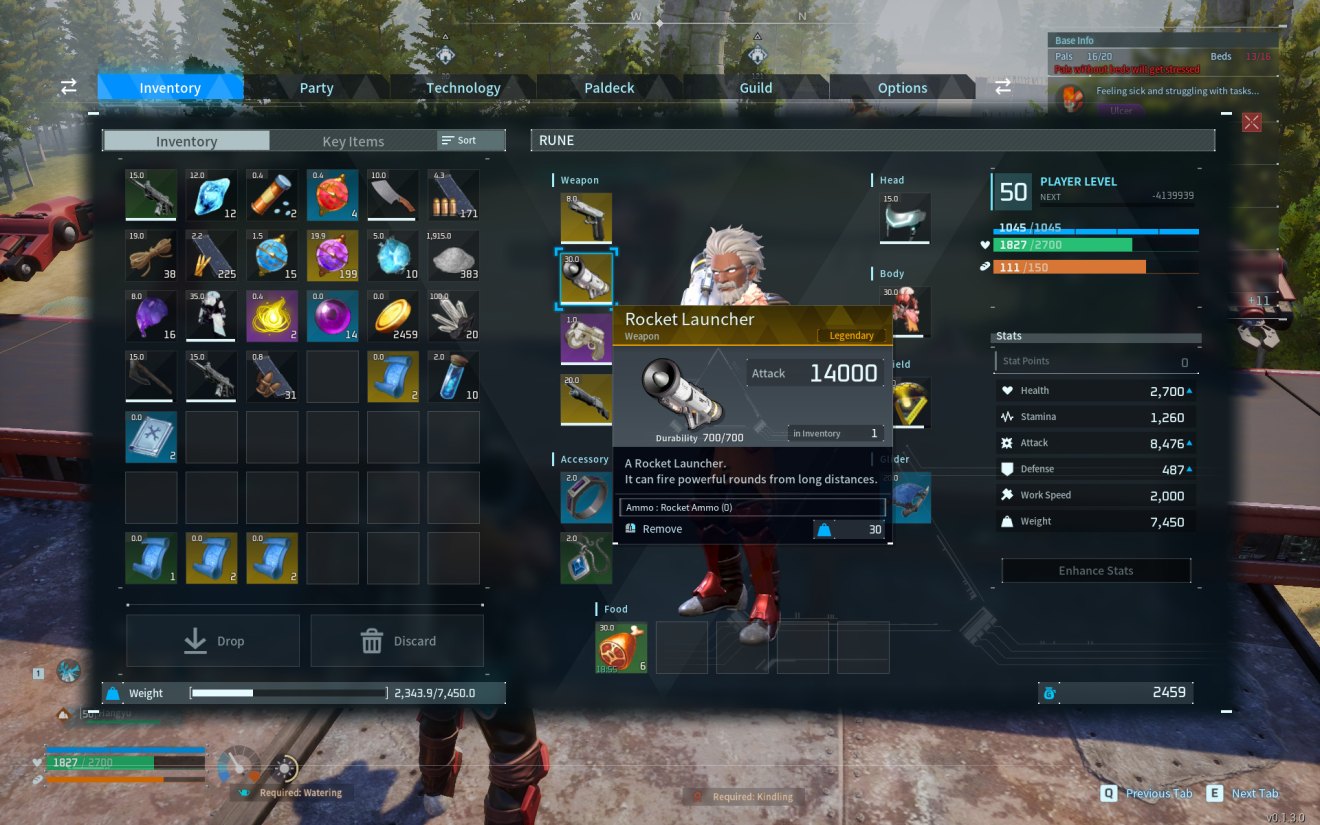Switch to the Paldeck tab

point(609,87)
